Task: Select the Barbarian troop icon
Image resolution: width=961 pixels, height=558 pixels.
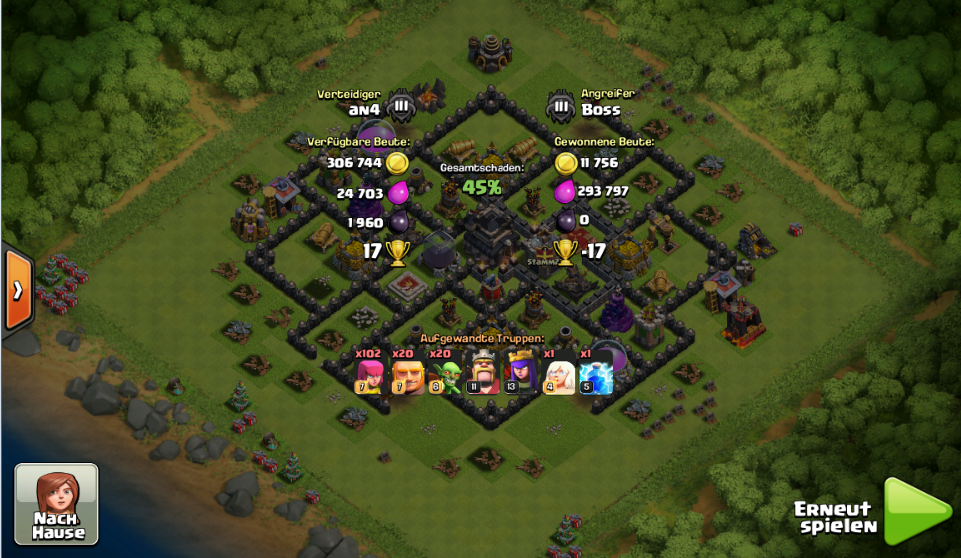Action: tap(408, 377)
